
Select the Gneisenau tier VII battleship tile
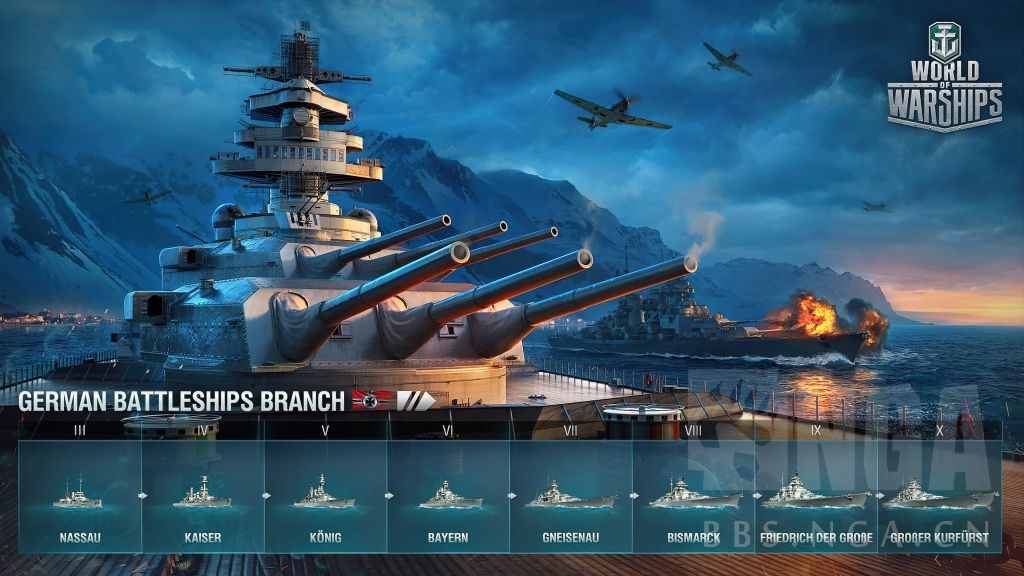[x=571, y=496]
